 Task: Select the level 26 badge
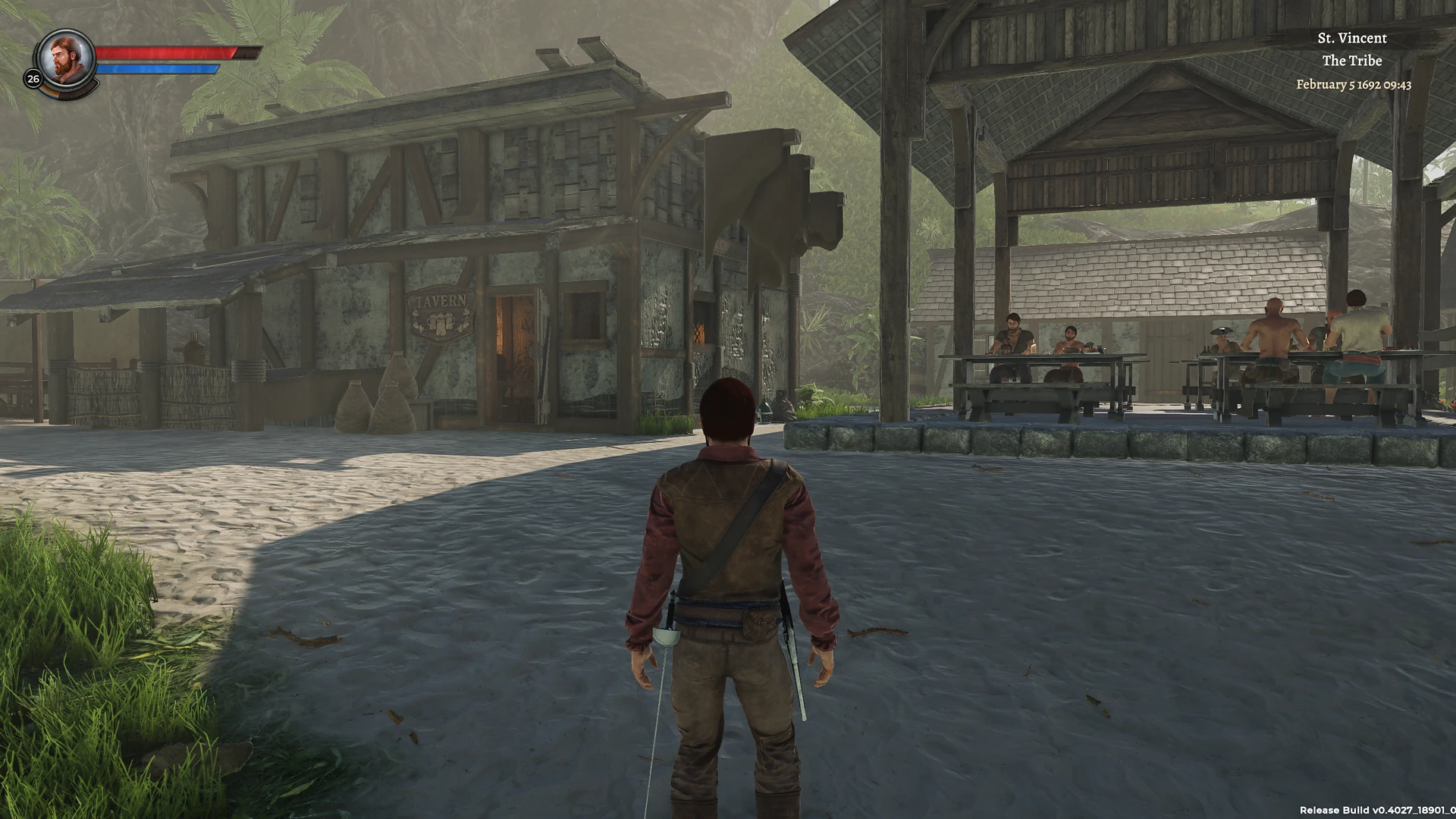coord(32,78)
